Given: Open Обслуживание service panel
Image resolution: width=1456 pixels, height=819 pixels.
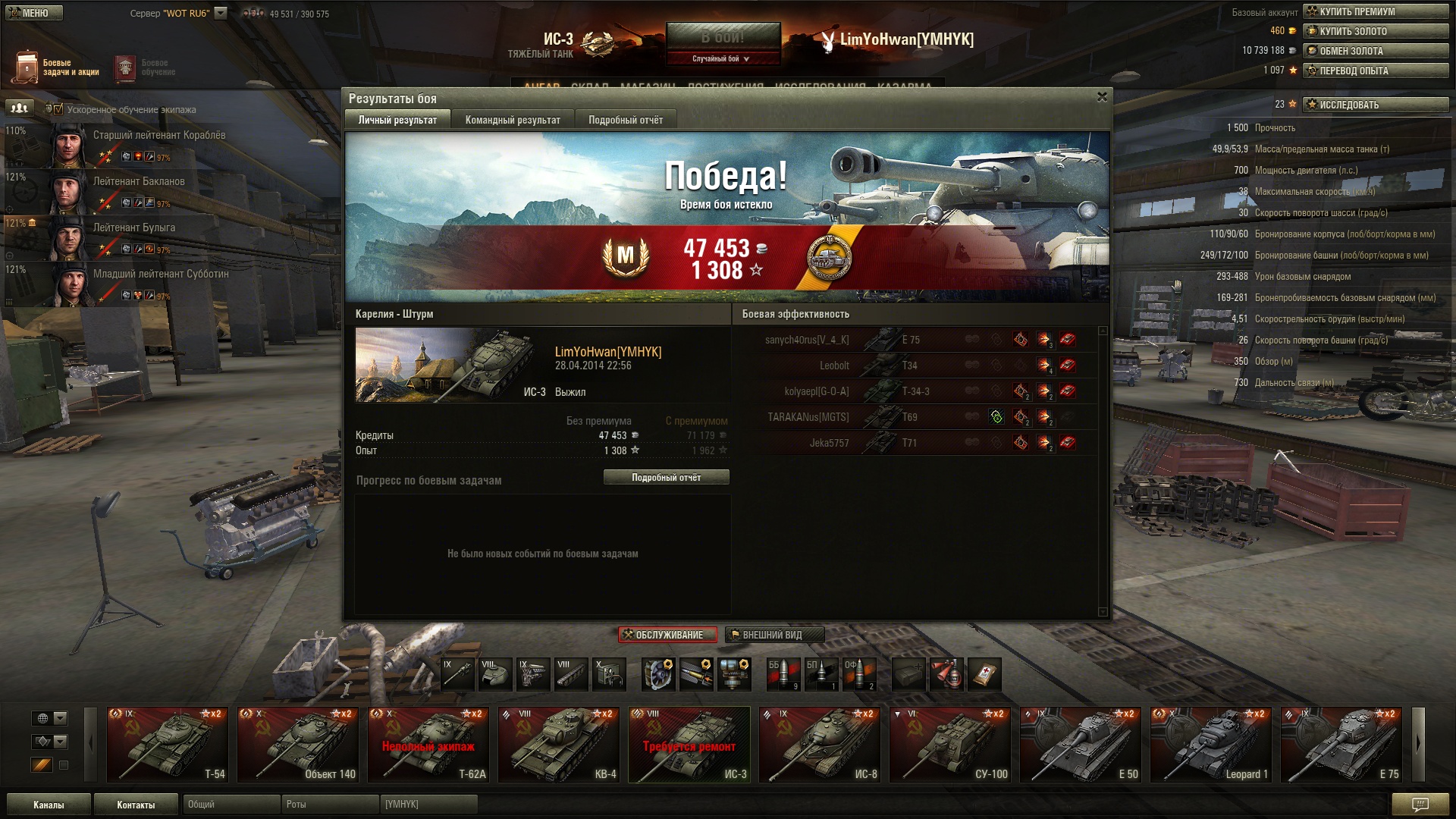Looking at the screenshot, I should coord(667,635).
